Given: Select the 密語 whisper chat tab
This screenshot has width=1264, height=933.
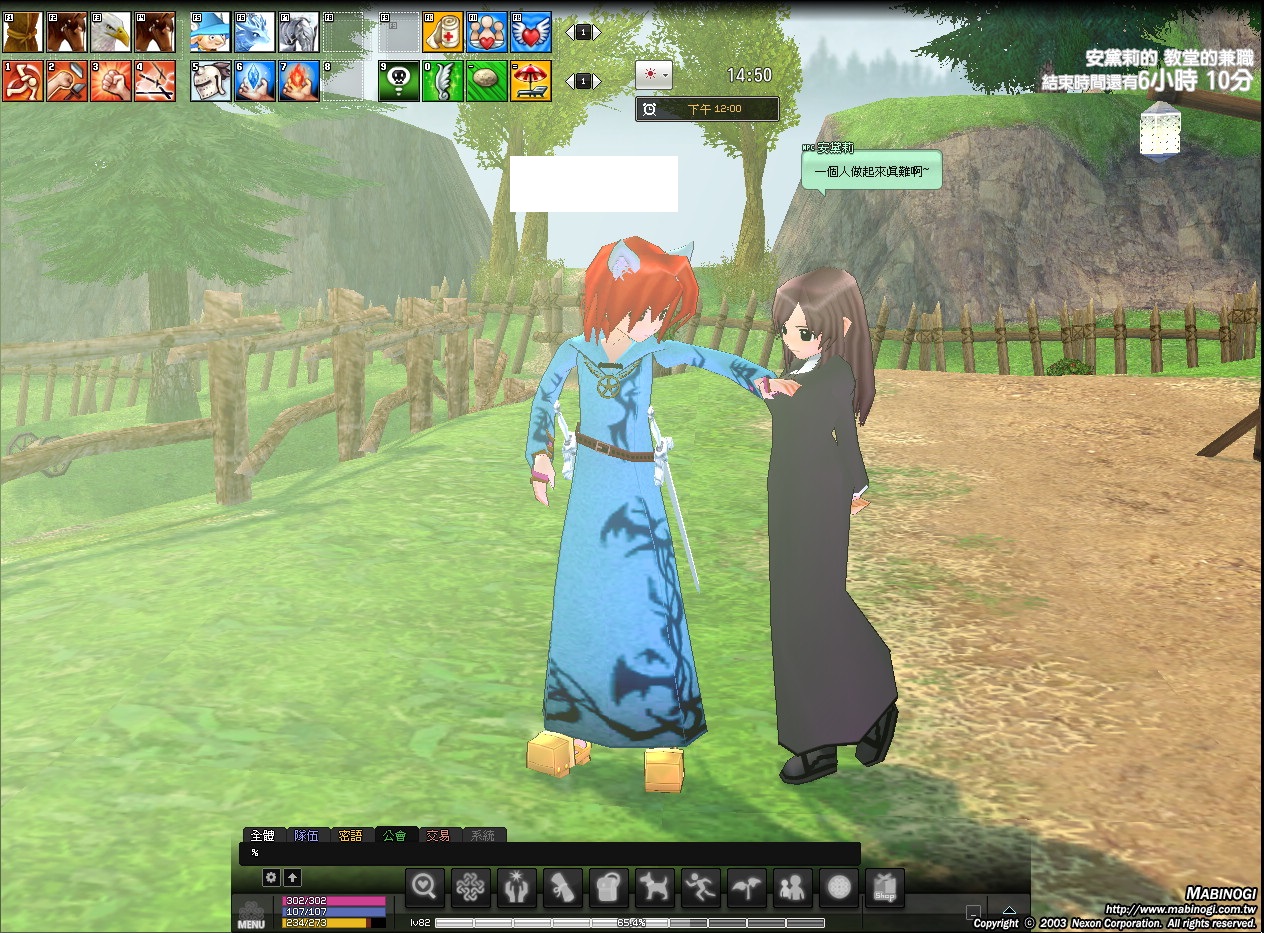Looking at the screenshot, I should (x=350, y=835).
